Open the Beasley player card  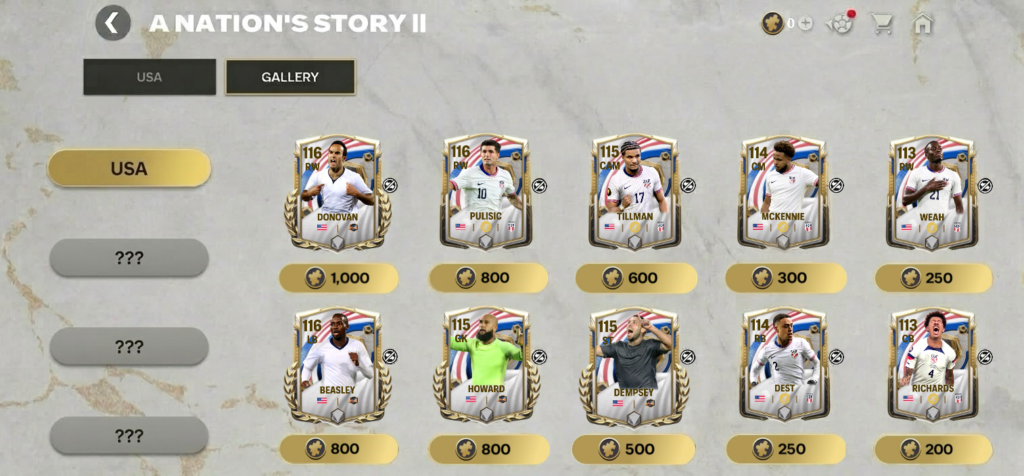pos(338,365)
